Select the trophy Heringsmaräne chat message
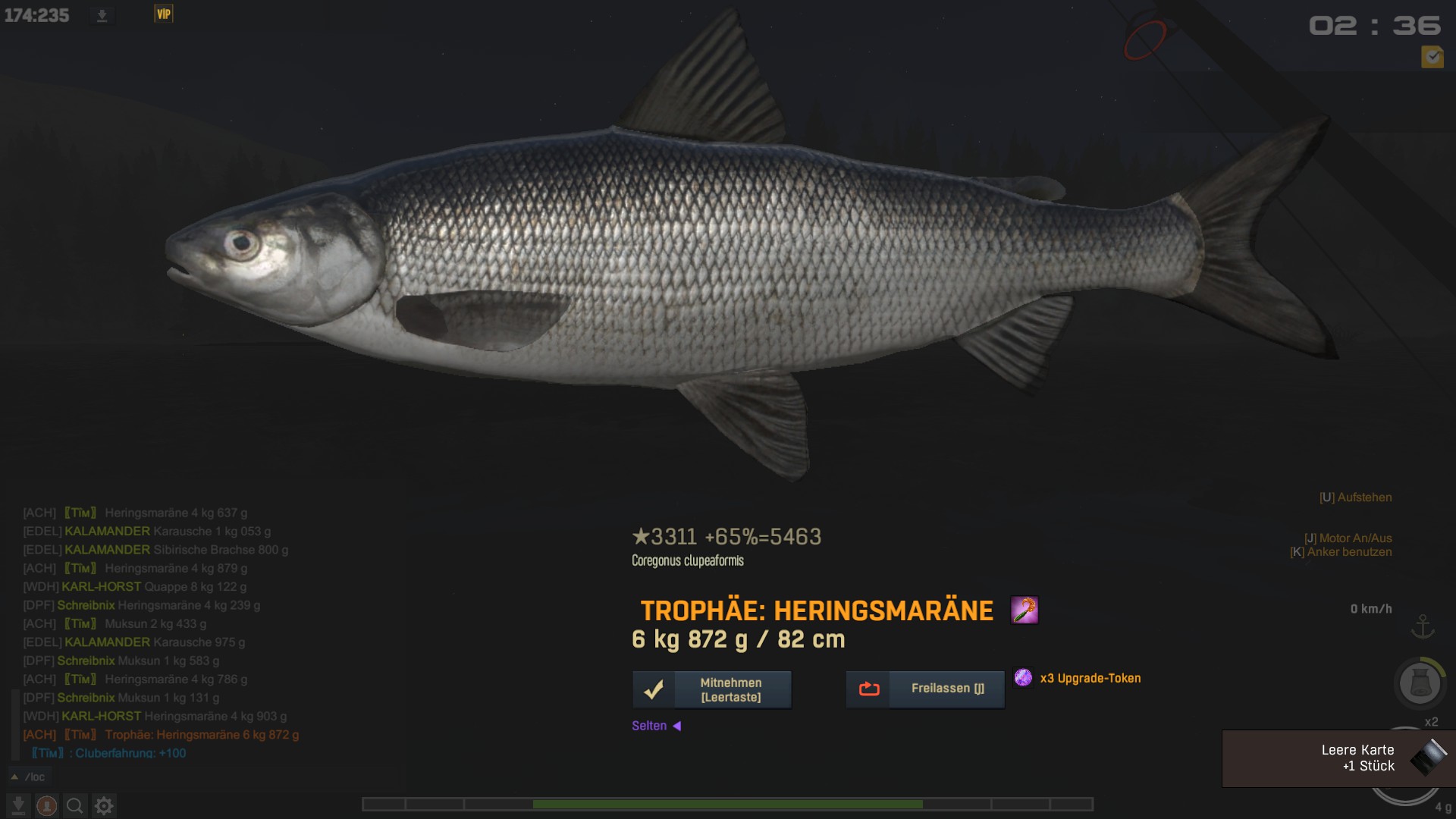The width and height of the screenshot is (1456, 819). click(202, 735)
